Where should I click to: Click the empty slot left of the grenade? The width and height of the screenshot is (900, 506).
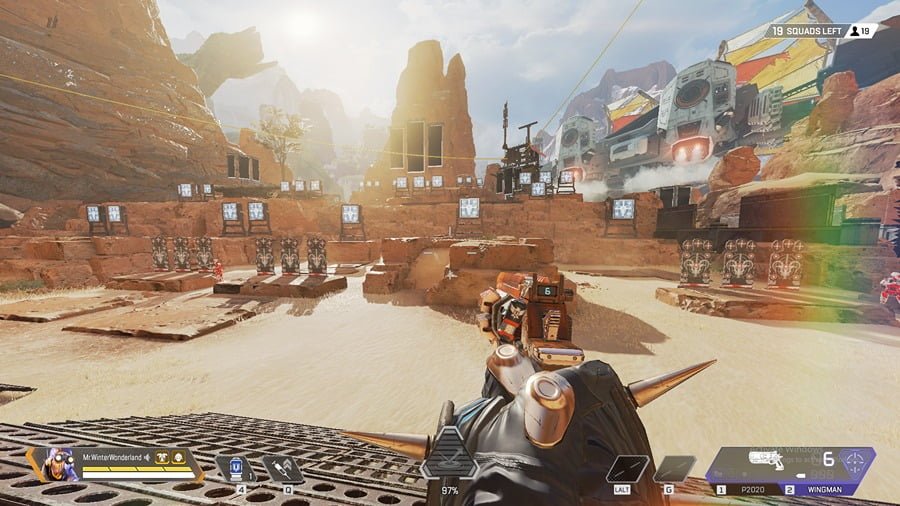click(x=627, y=468)
